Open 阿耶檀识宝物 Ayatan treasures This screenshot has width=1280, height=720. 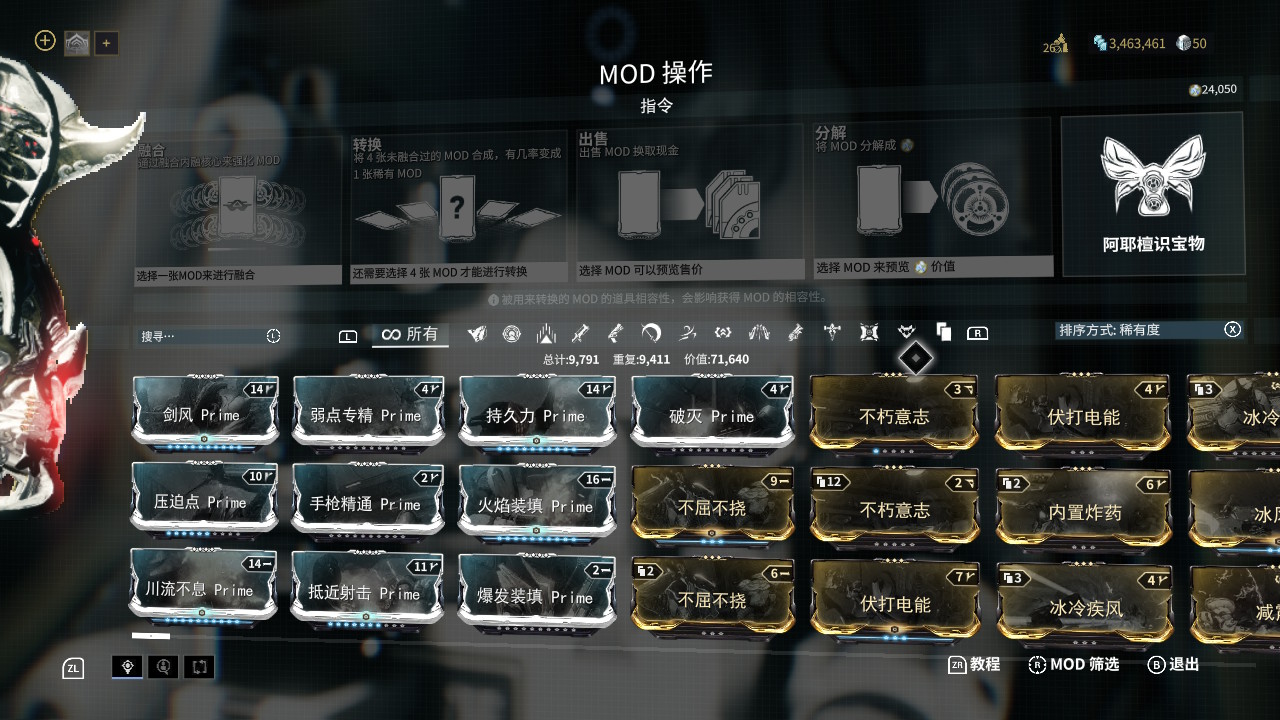pyautogui.click(x=1153, y=194)
